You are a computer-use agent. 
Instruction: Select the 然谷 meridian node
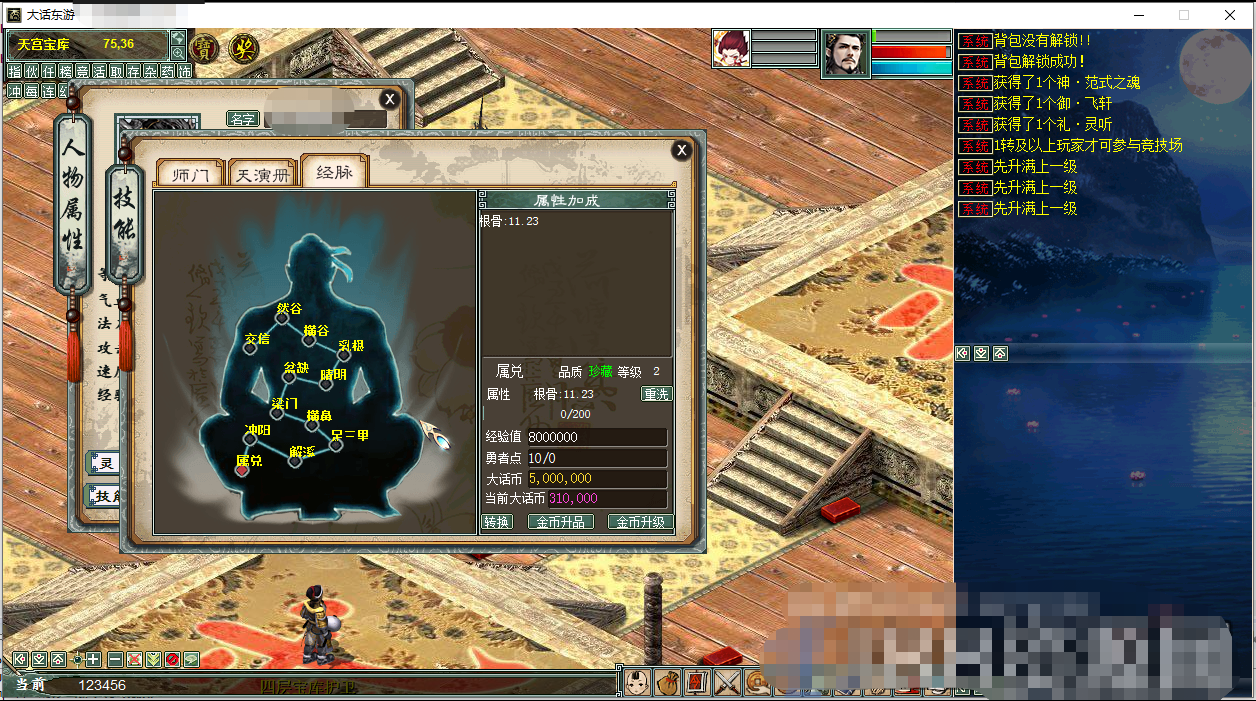coord(282,320)
